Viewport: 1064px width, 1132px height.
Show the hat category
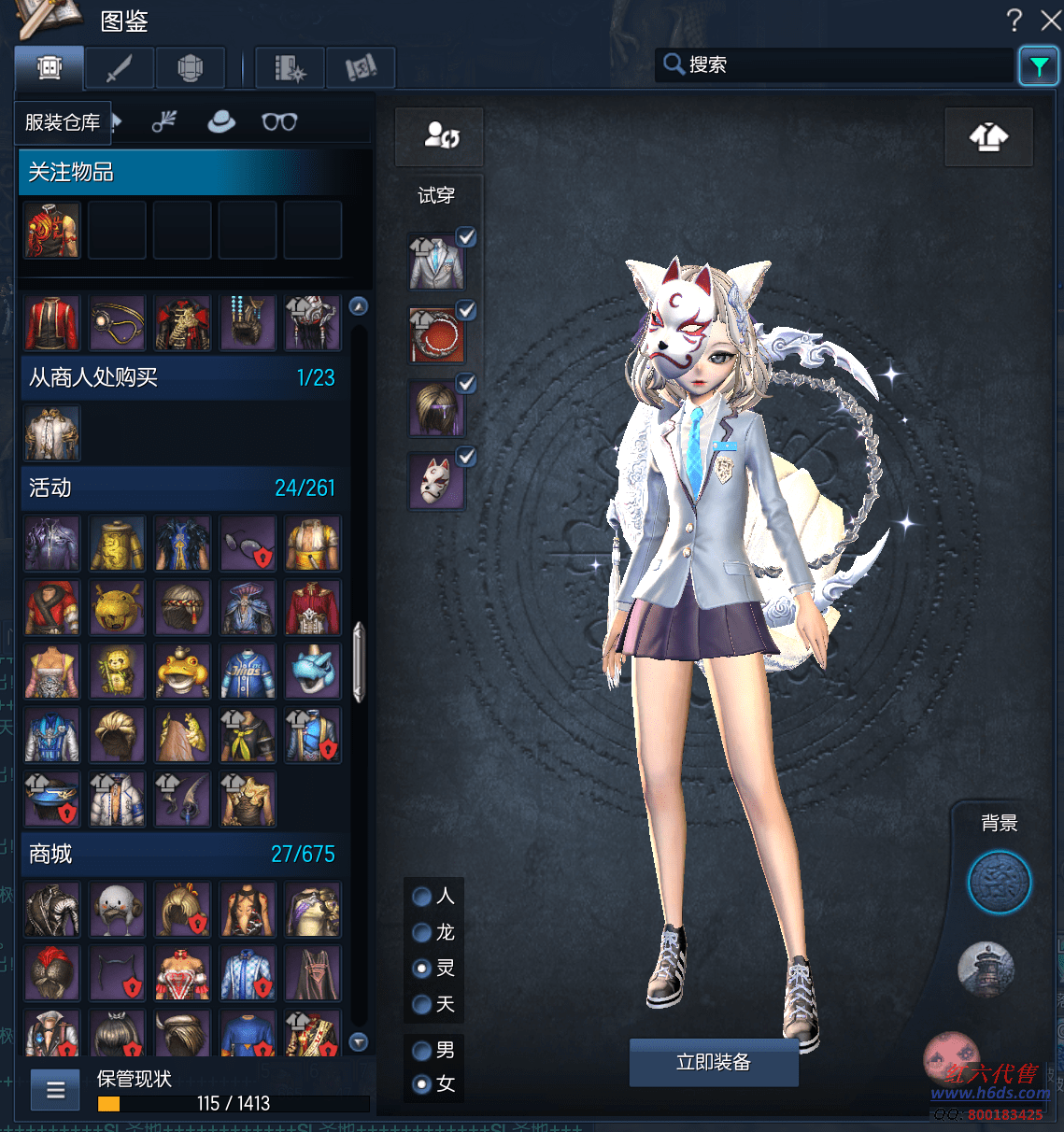pos(221,121)
